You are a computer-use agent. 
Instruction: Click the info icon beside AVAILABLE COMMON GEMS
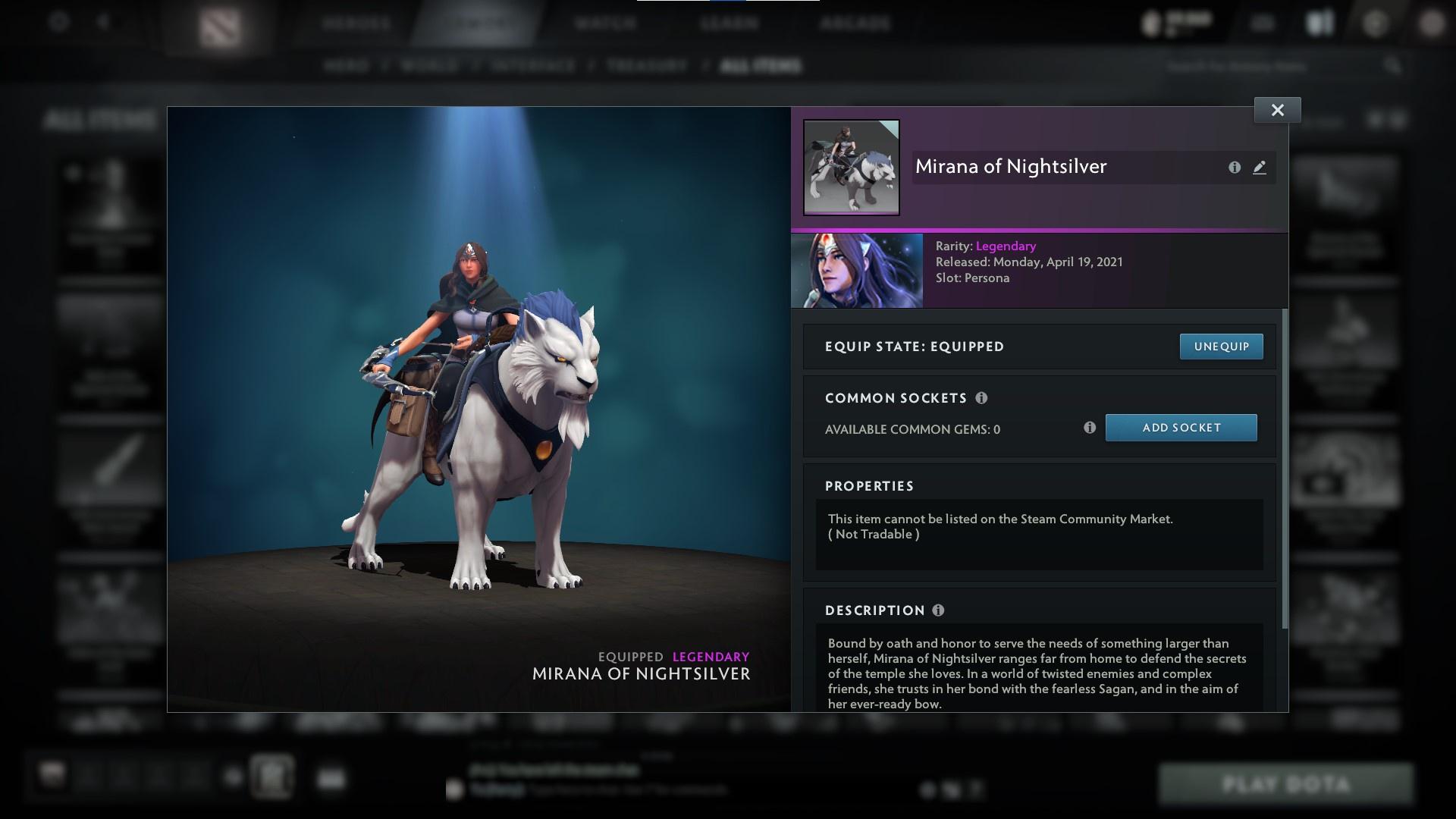click(1090, 428)
